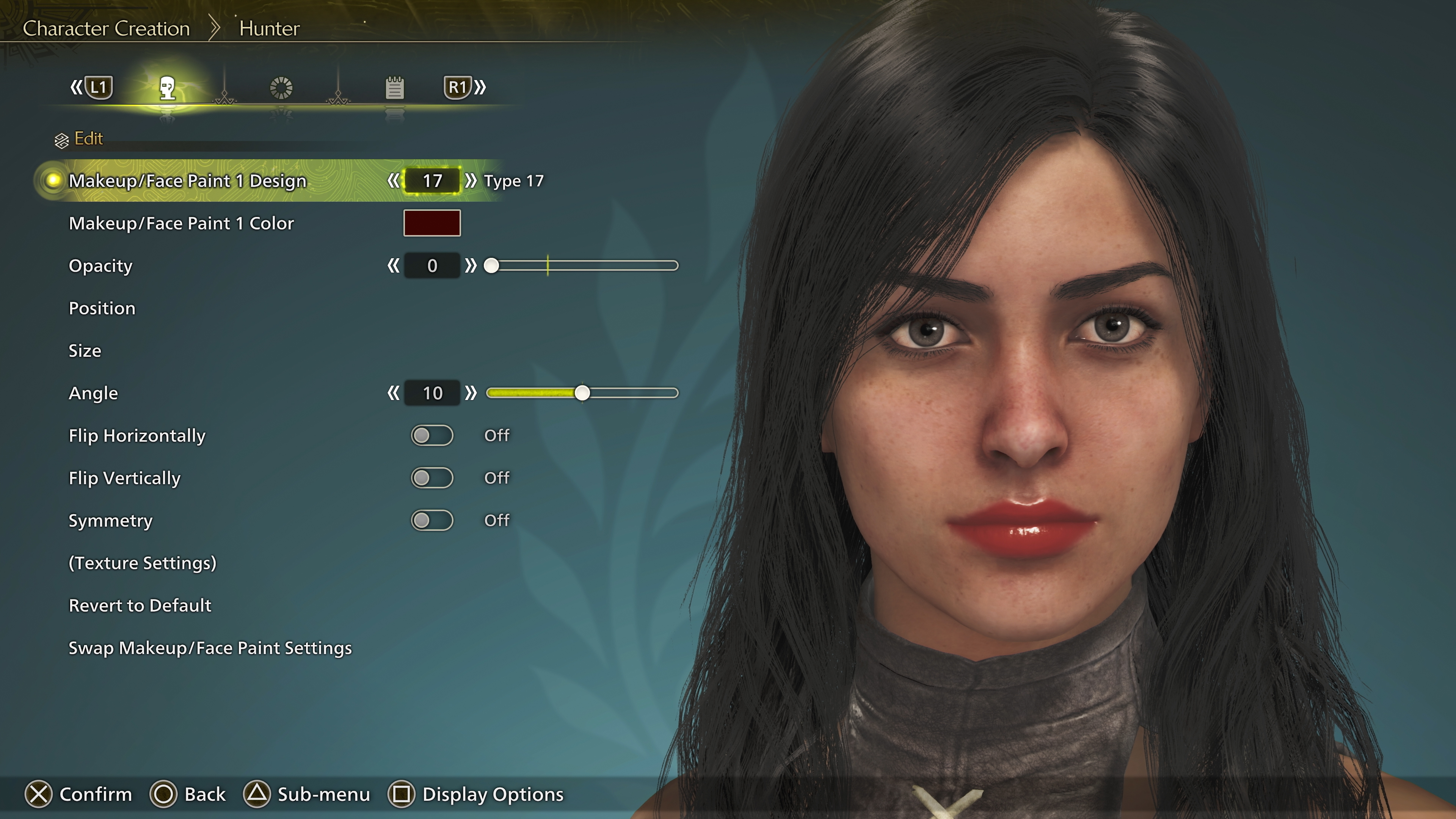1456x819 pixels.
Task: Enable the Symmetry toggle
Action: pyautogui.click(x=432, y=520)
